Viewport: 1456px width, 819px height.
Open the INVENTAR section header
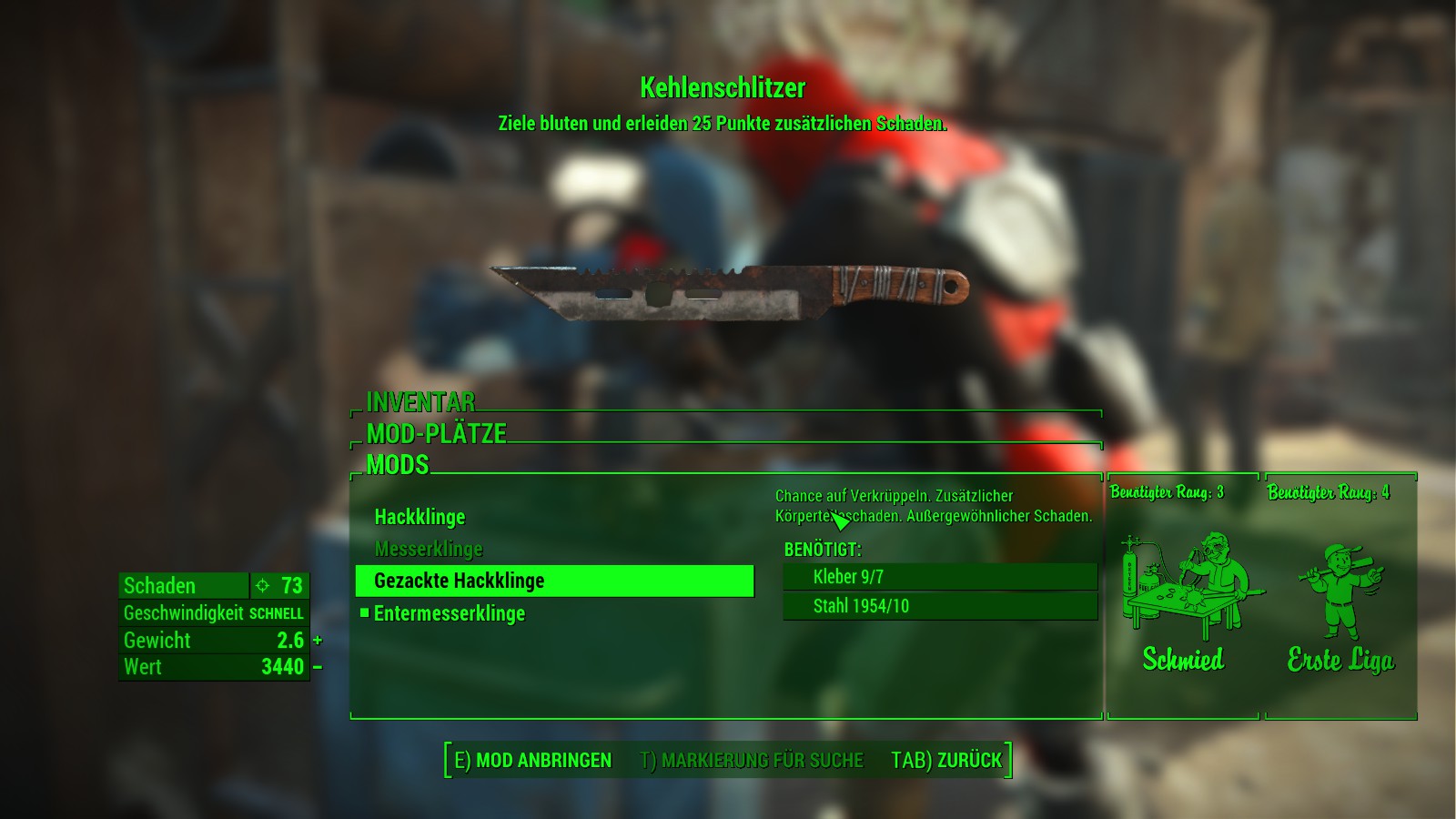click(x=420, y=401)
